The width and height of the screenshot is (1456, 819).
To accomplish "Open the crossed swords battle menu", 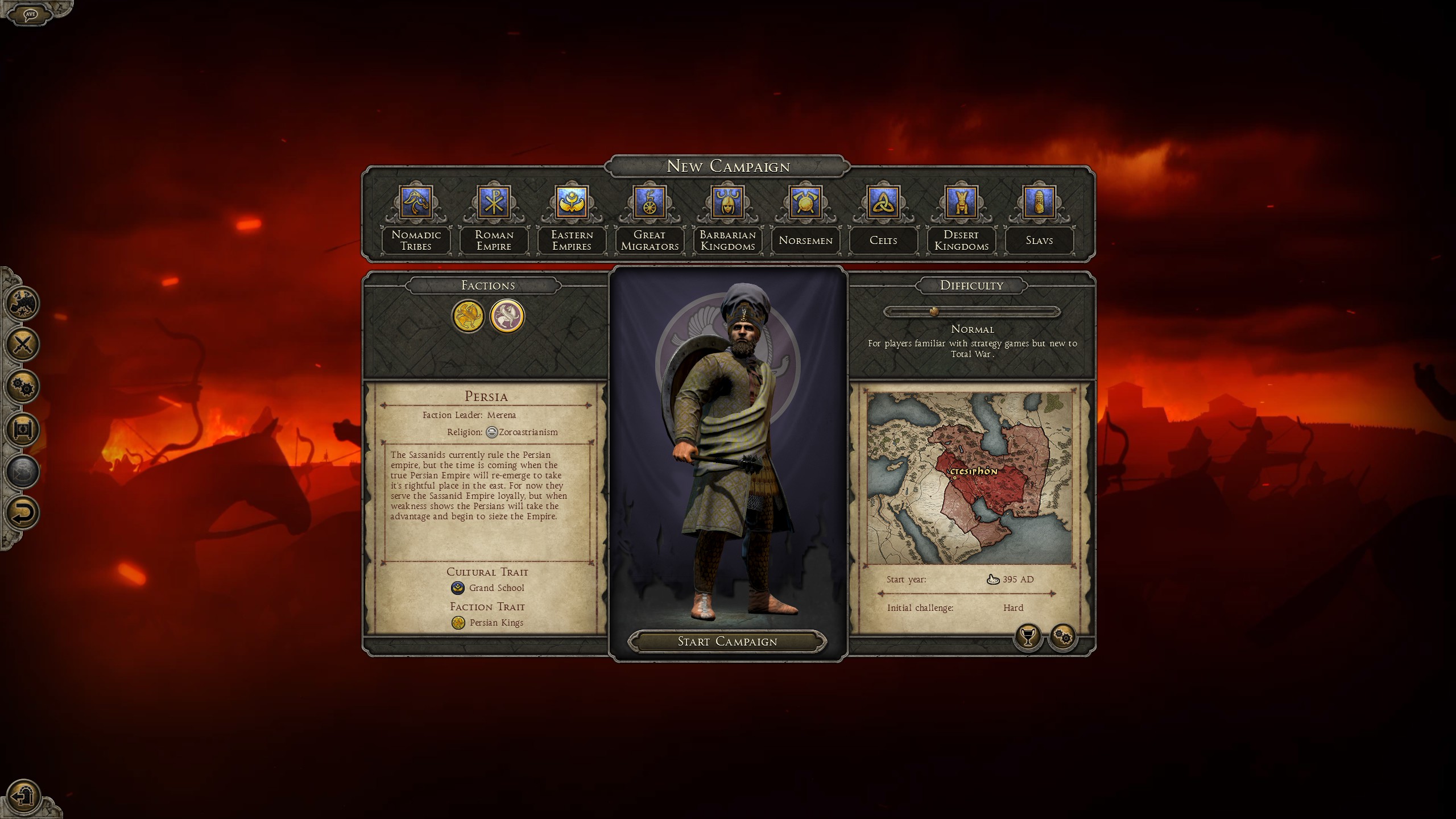I will (23, 344).
